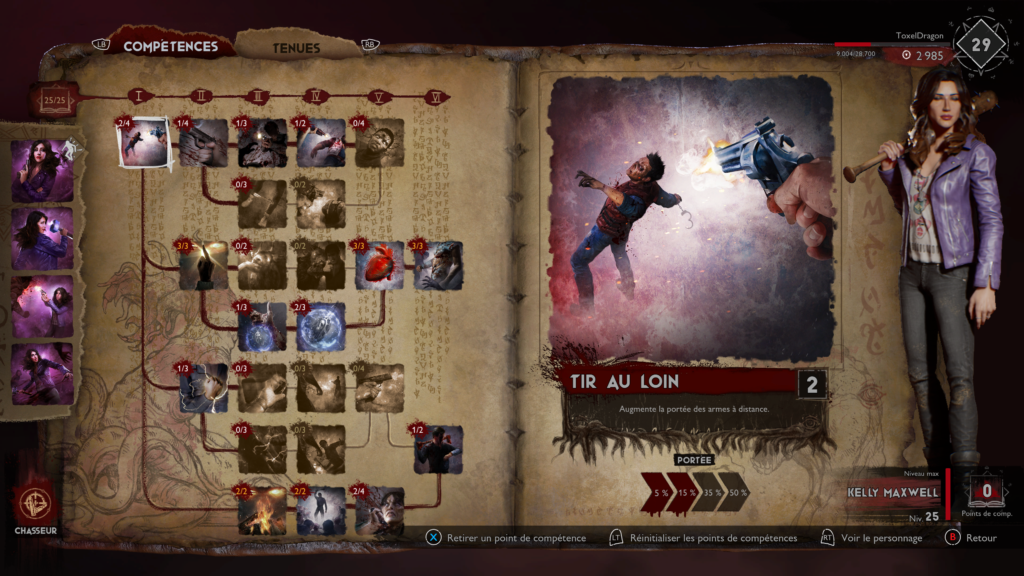1024x576 pixels.
Task: Choose the grey demon creature skill
Action: point(438,266)
